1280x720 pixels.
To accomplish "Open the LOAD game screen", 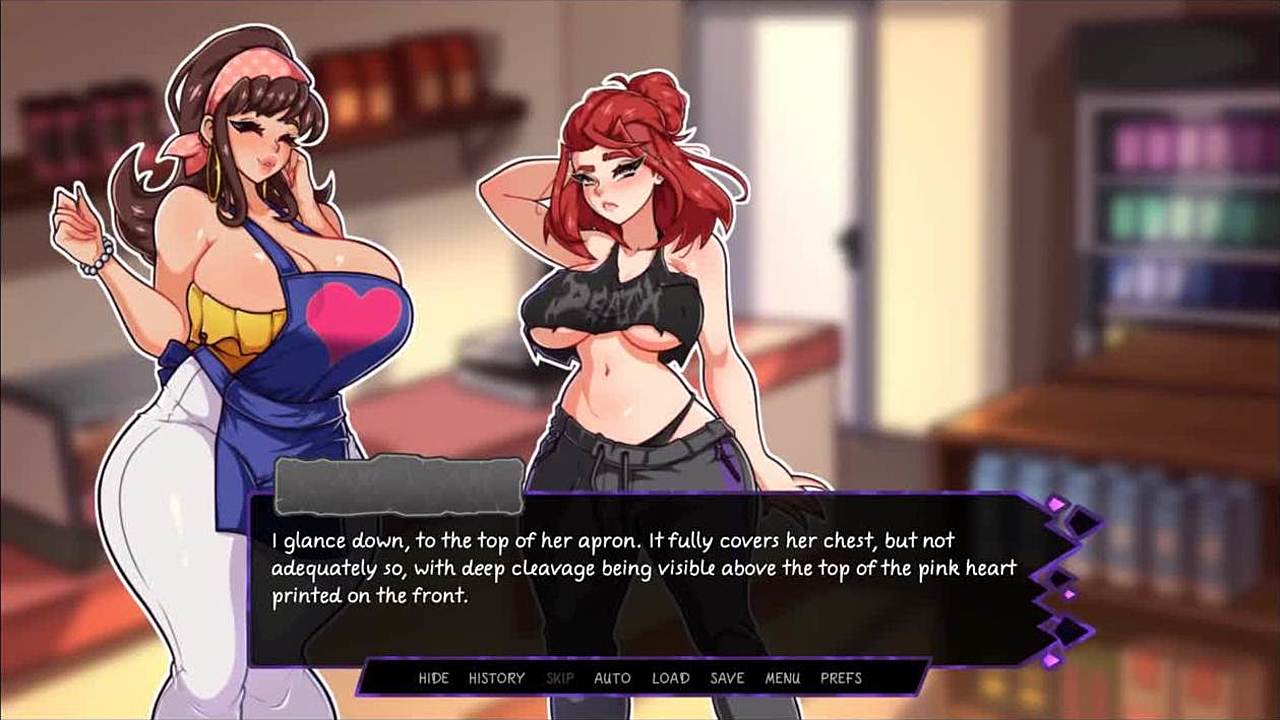I will coord(670,678).
